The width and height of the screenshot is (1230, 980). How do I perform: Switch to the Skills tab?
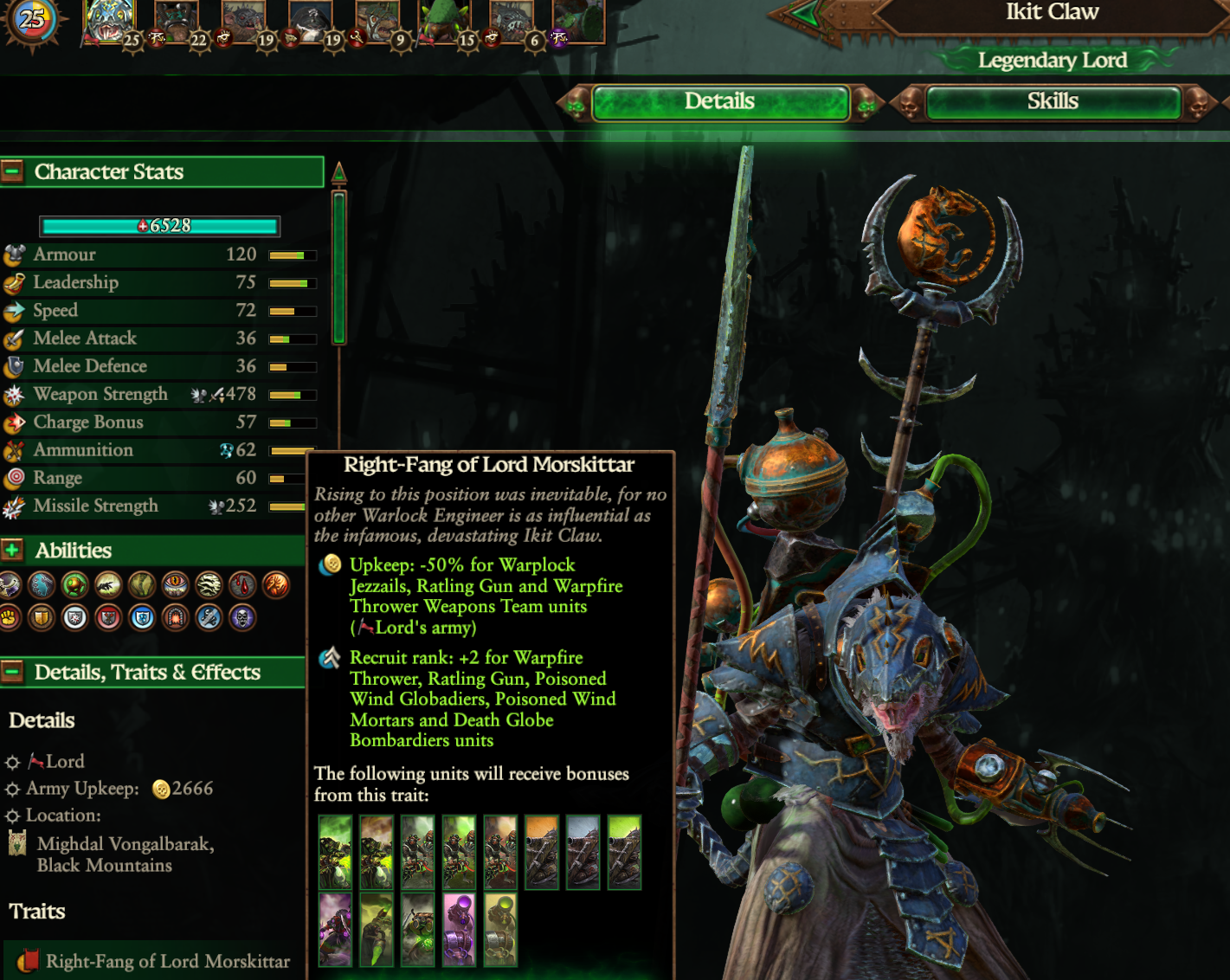pos(1053,101)
